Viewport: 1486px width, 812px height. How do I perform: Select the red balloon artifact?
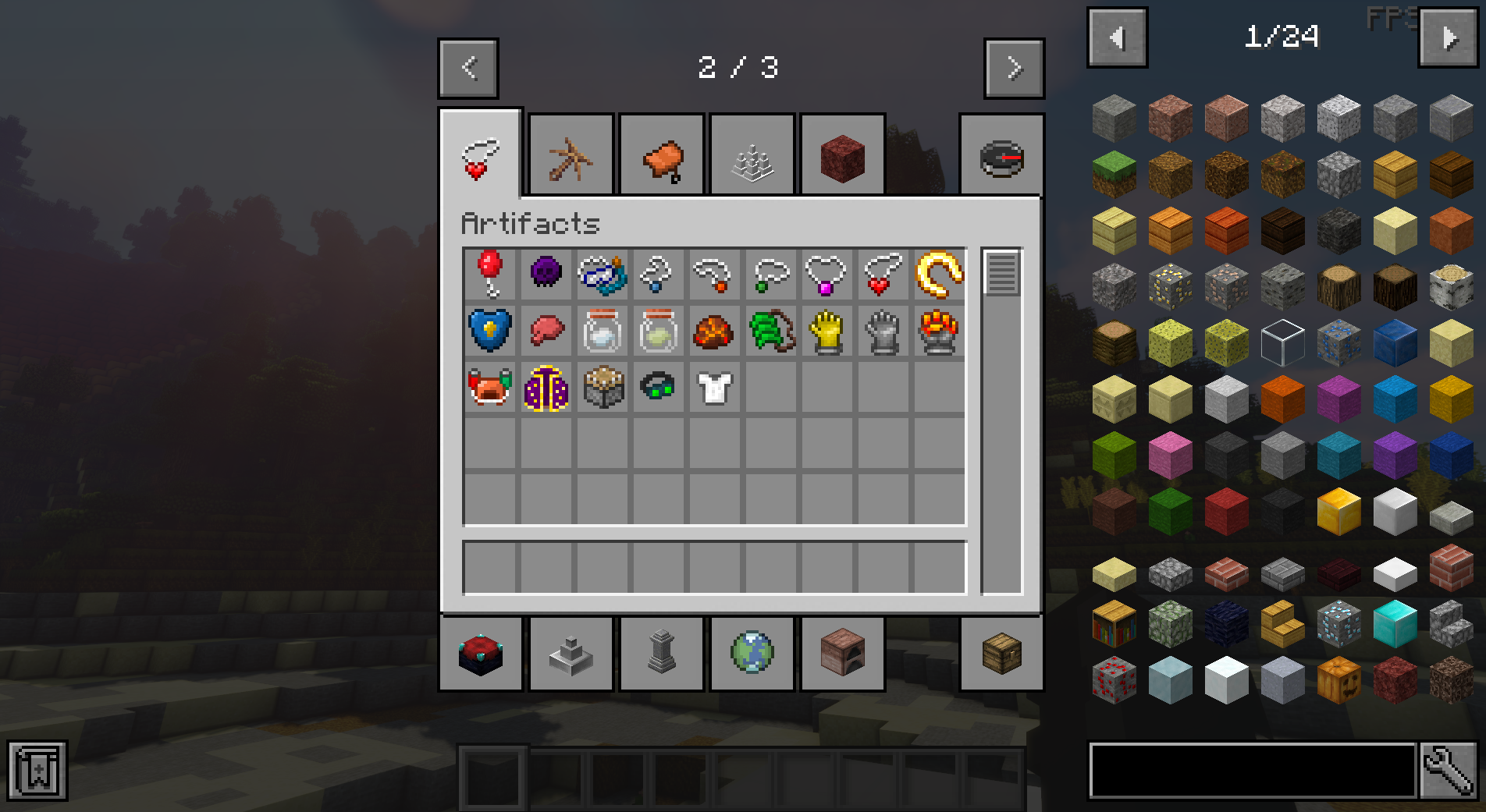click(490, 275)
